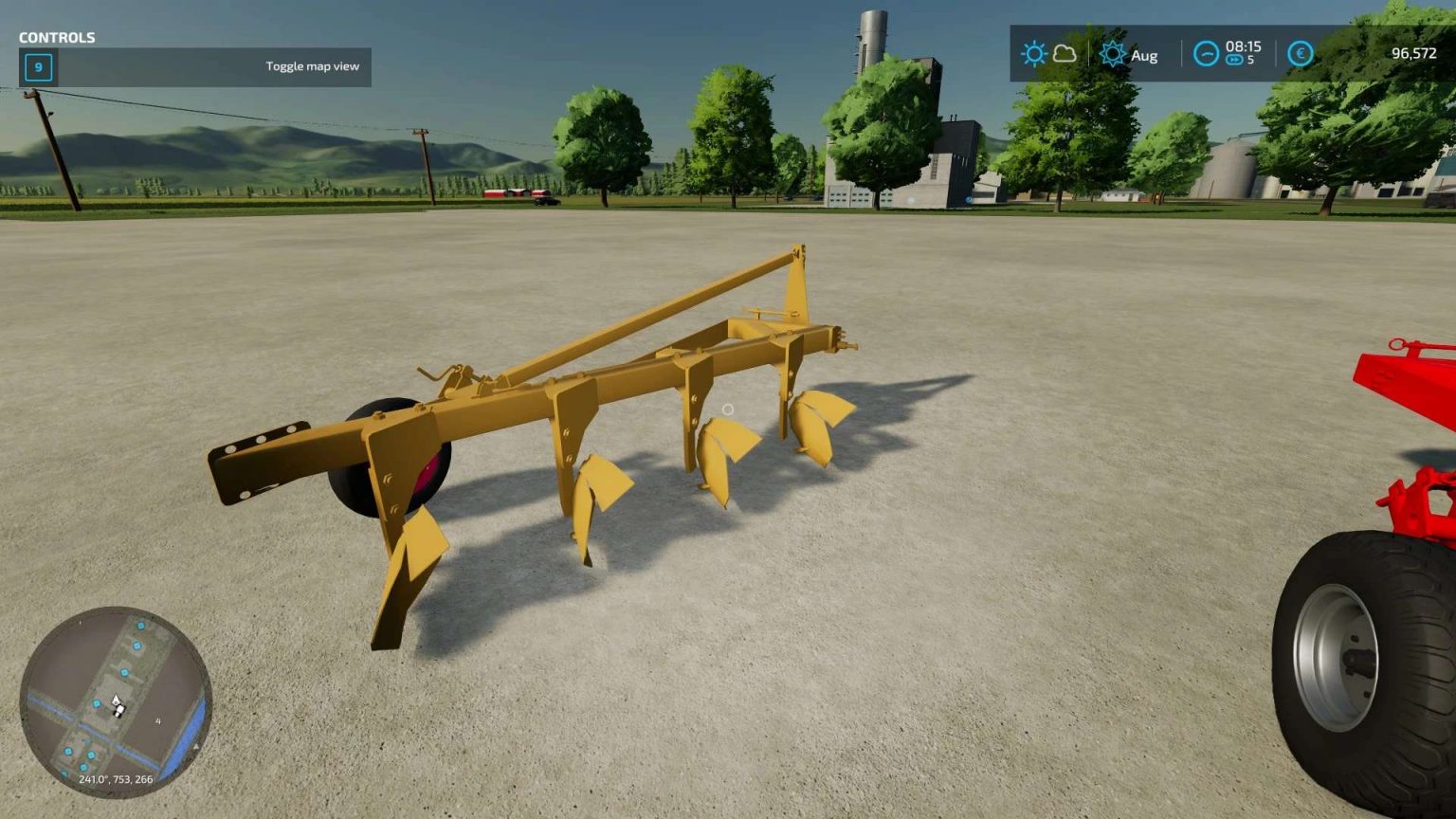Click the 08:15 clock display
This screenshot has width=1456, height=819.
(x=1242, y=47)
